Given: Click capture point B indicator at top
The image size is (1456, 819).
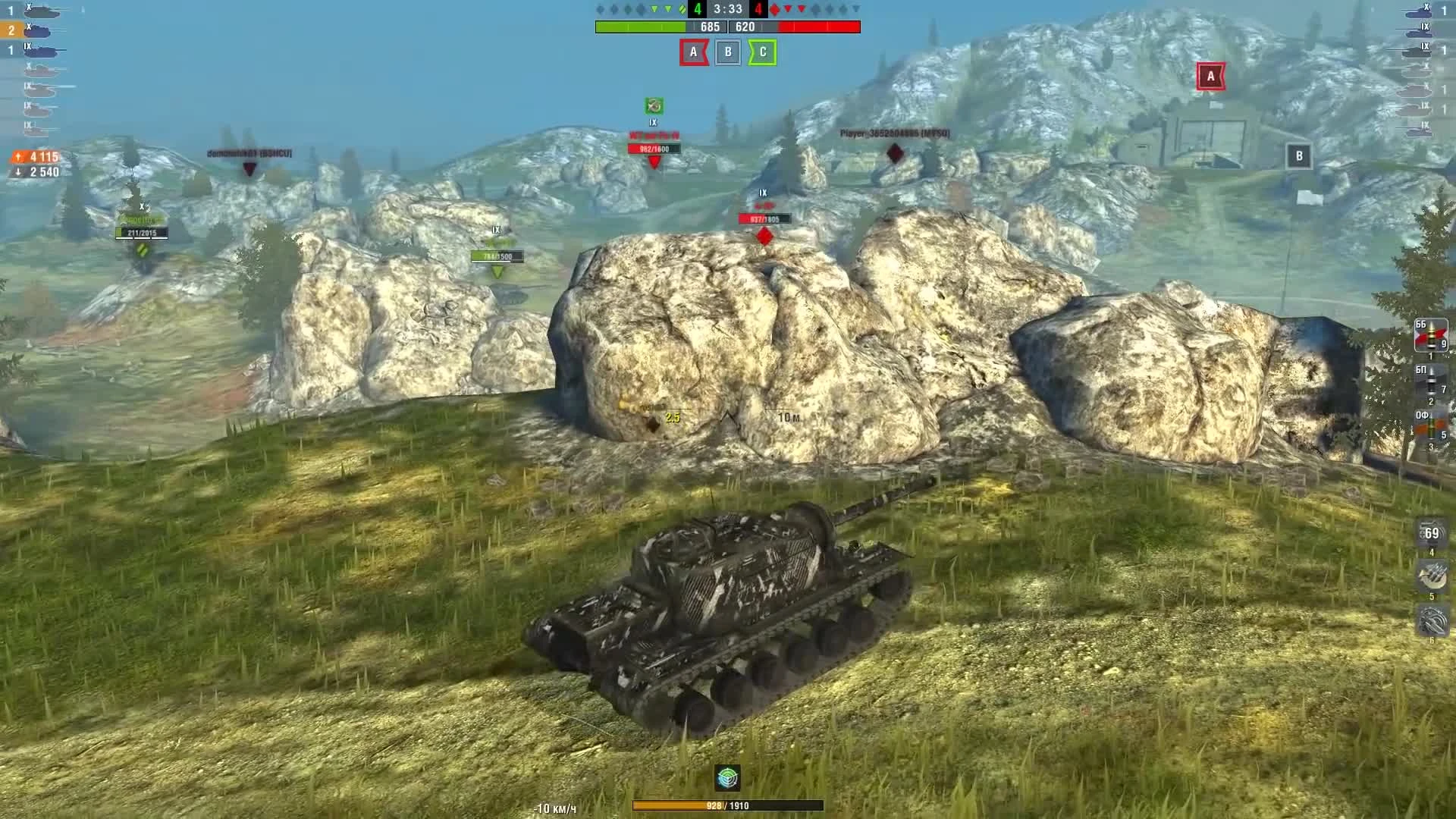Looking at the screenshot, I should click(x=727, y=53).
